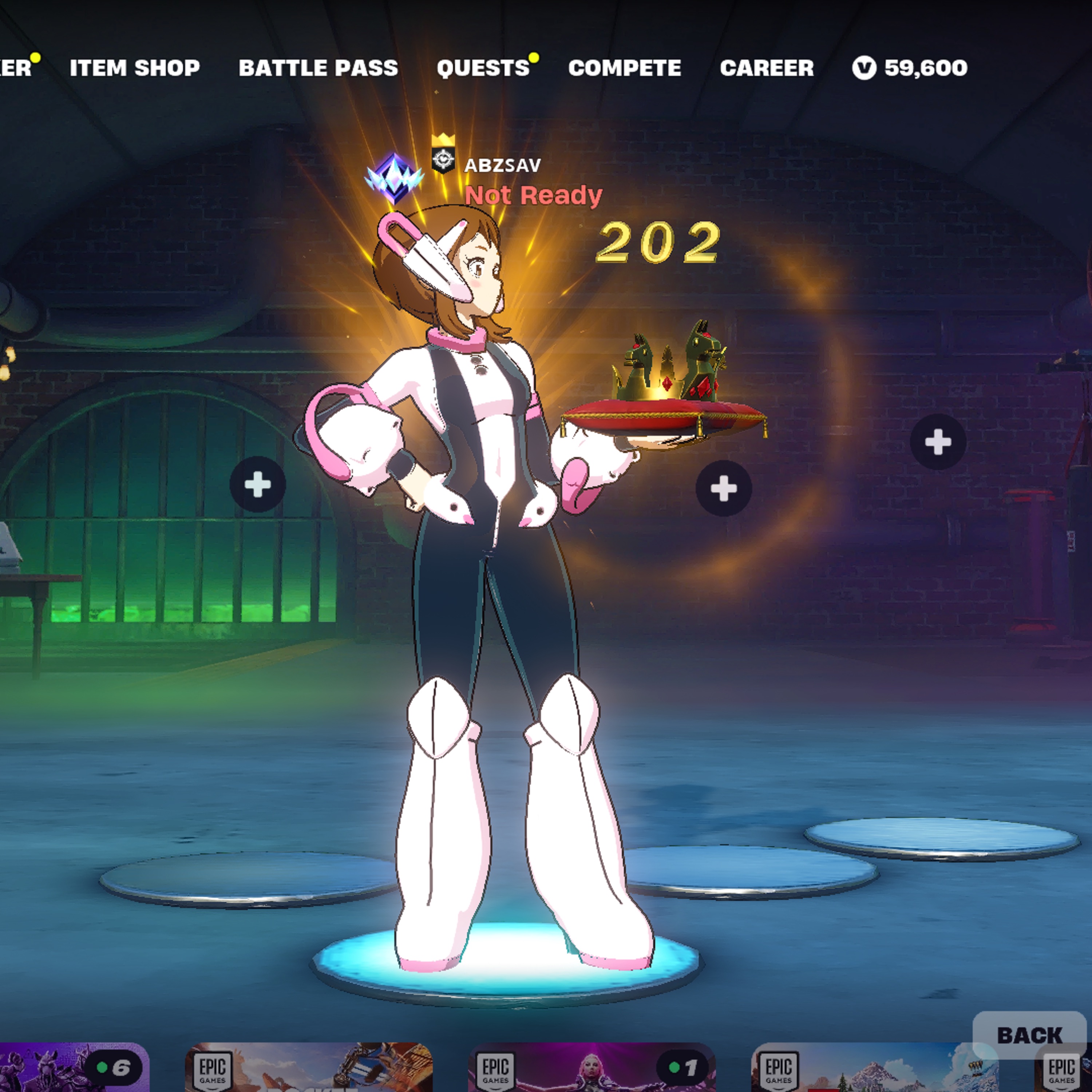This screenshot has height=1092, width=1092.
Task: Switch to the Battle Pass tab
Action: tap(318, 68)
